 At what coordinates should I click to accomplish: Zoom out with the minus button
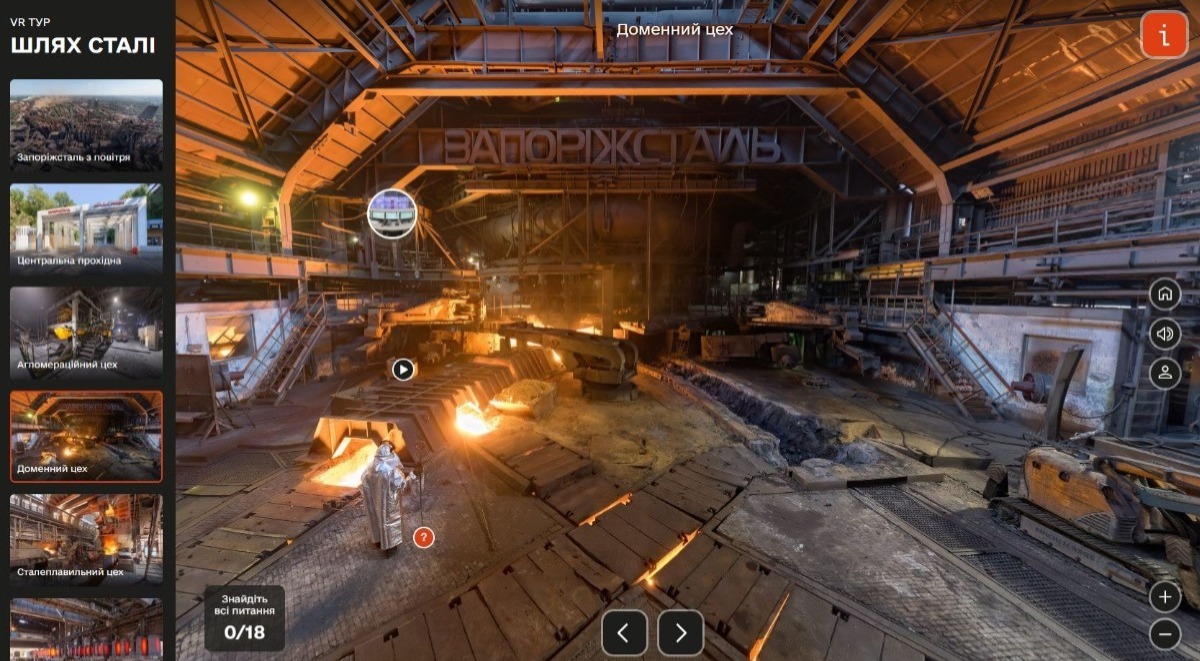coord(1164,634)
